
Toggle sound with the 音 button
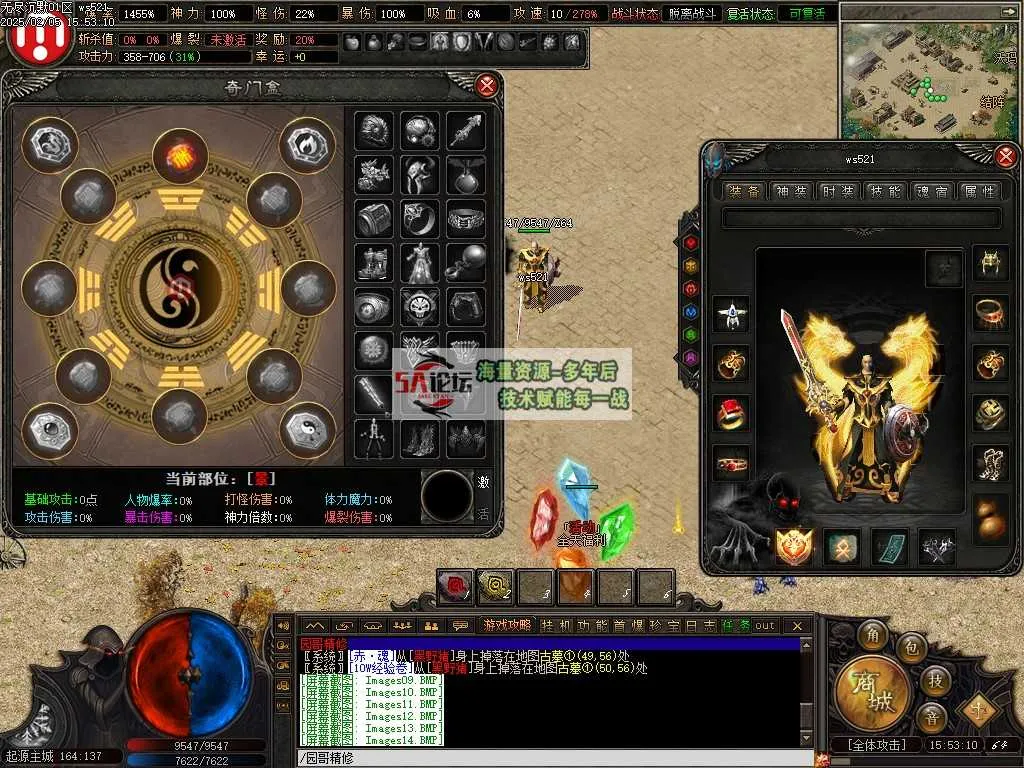[931, 717]
